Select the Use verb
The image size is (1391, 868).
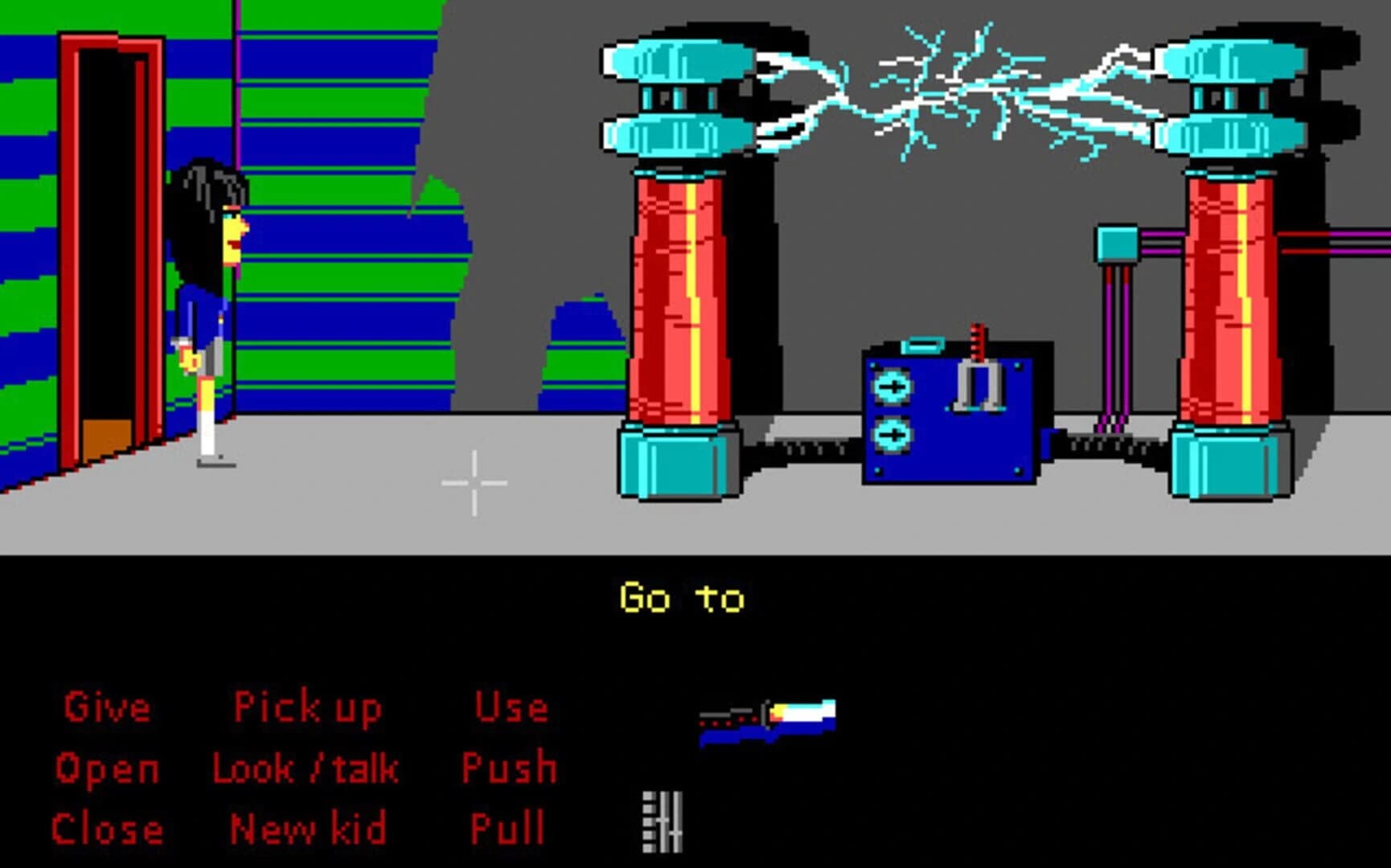(x=512, y=707)
